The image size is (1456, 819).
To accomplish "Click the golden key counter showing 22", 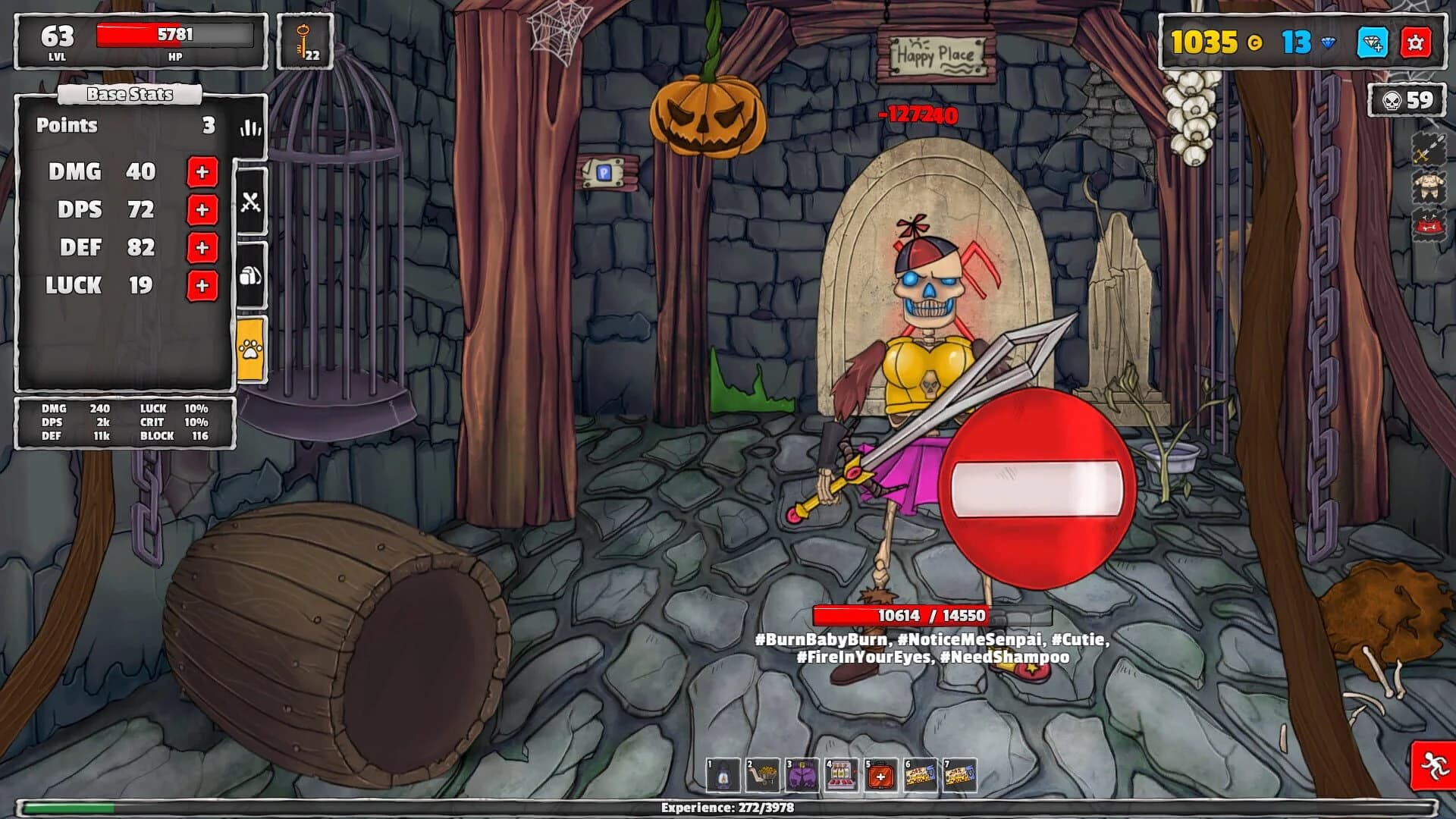I will point(303,42).
